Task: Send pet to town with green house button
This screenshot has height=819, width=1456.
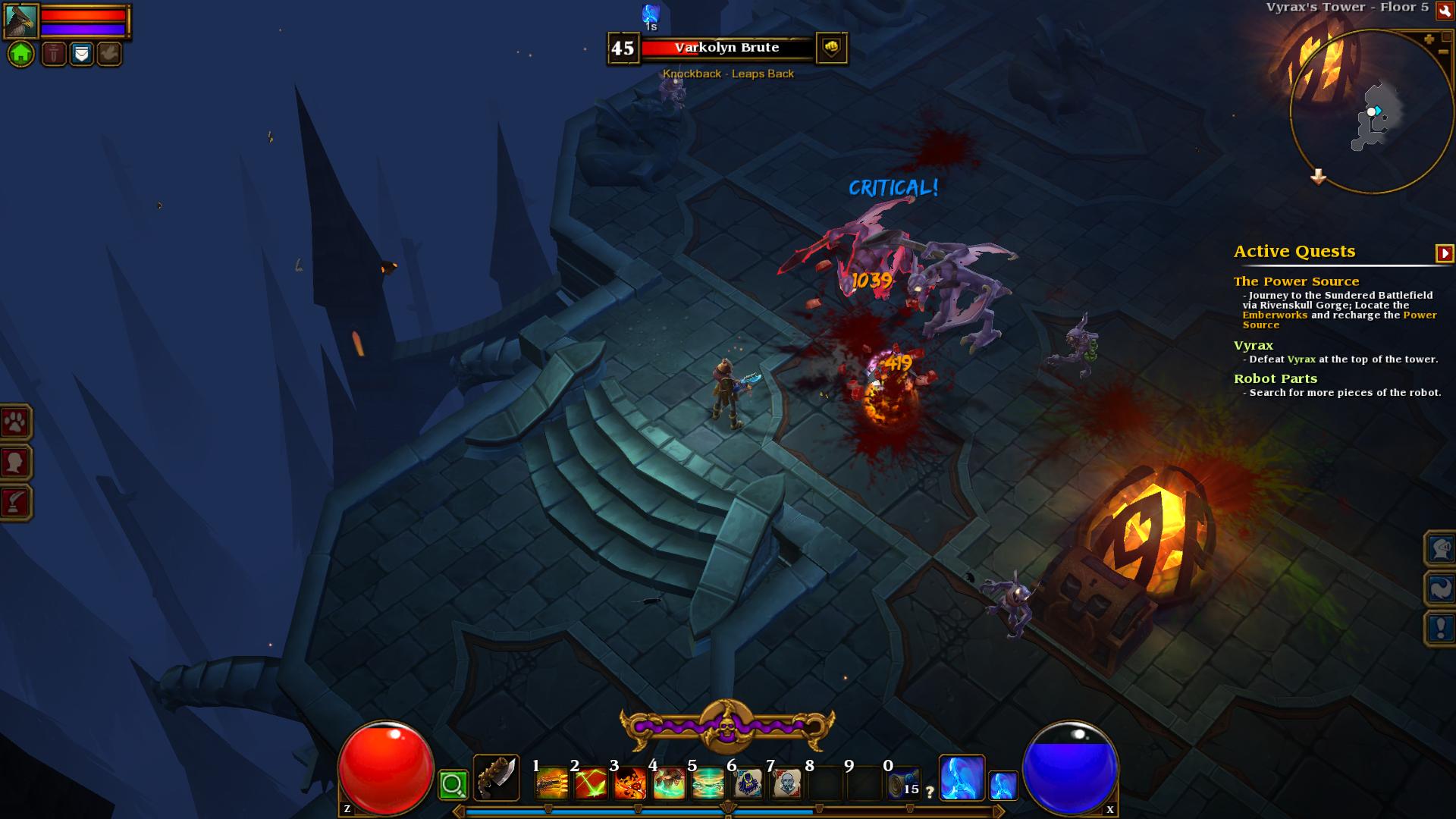Action: [x=21, y=54]
